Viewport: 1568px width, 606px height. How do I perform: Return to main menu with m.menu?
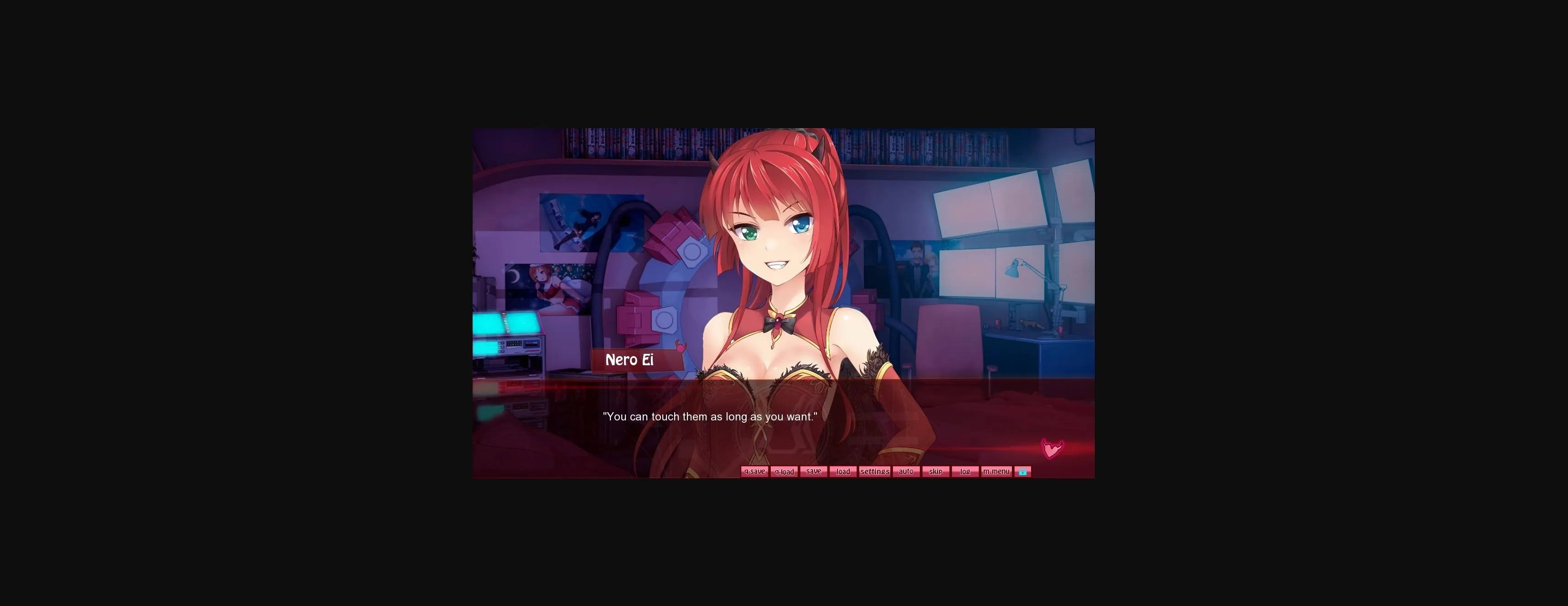coord(996,471)
